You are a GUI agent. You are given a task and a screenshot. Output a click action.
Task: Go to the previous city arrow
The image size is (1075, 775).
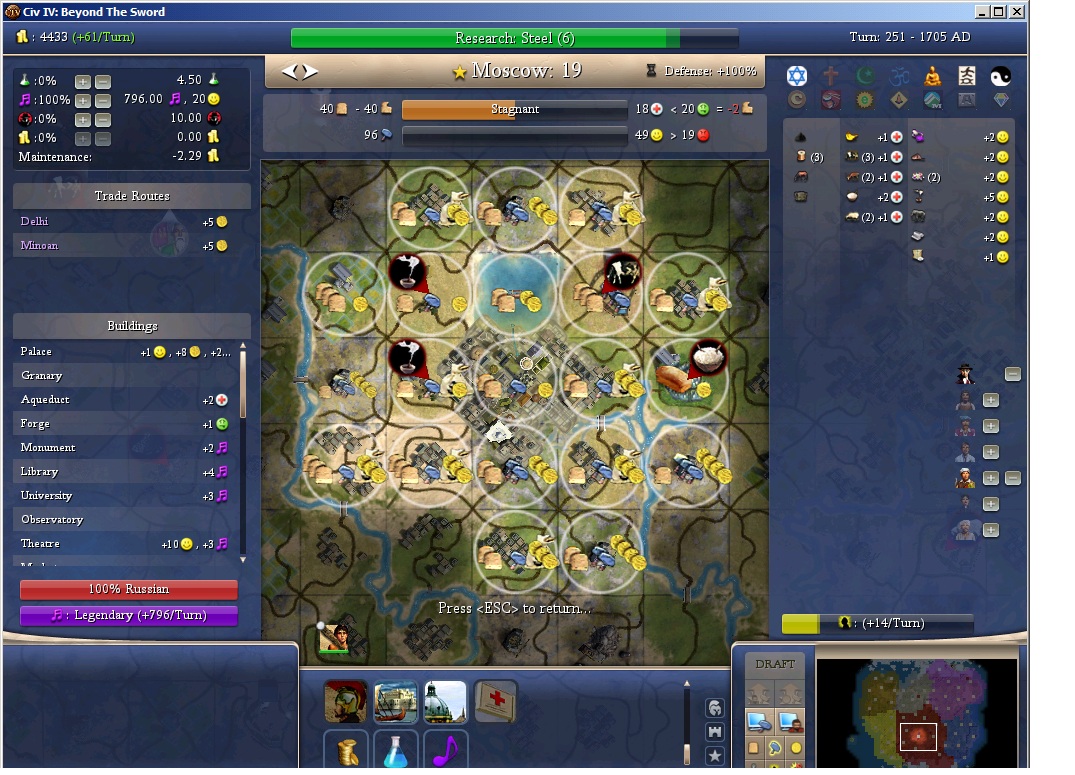coord(290,71)
